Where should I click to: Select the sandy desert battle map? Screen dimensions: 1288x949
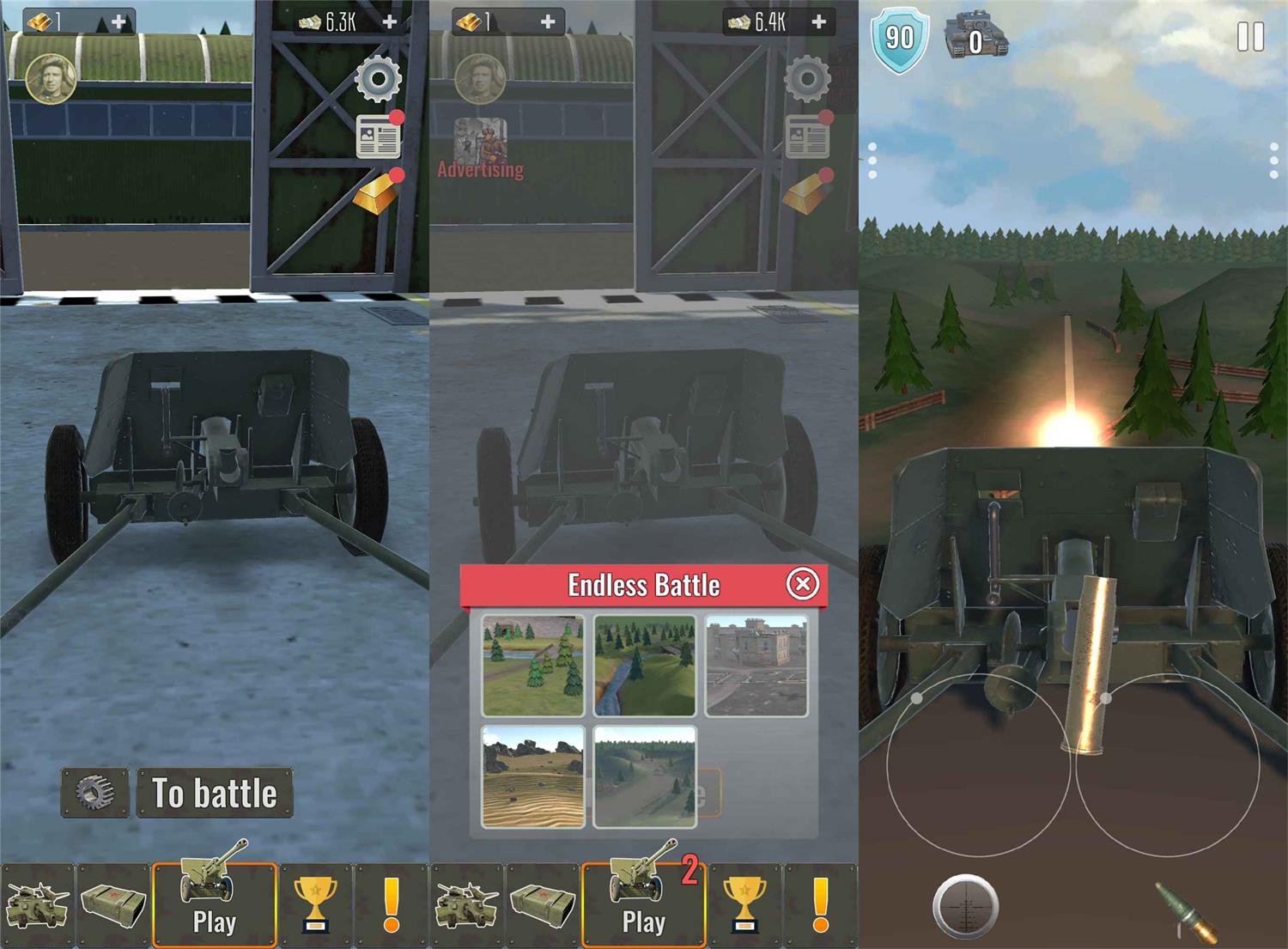click(x=533, y=776)
